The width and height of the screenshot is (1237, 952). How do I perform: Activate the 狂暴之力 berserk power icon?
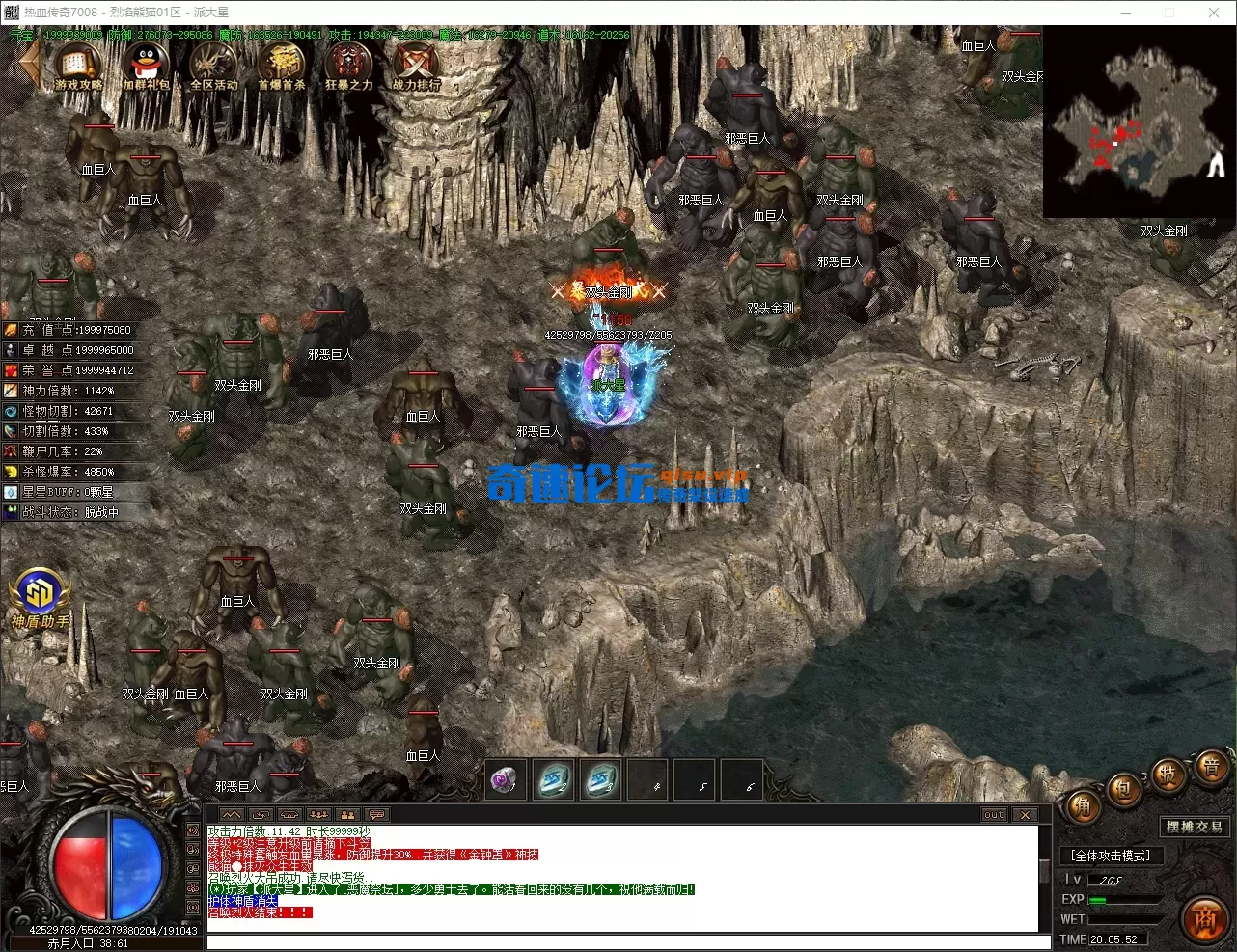tap(348, 67)
